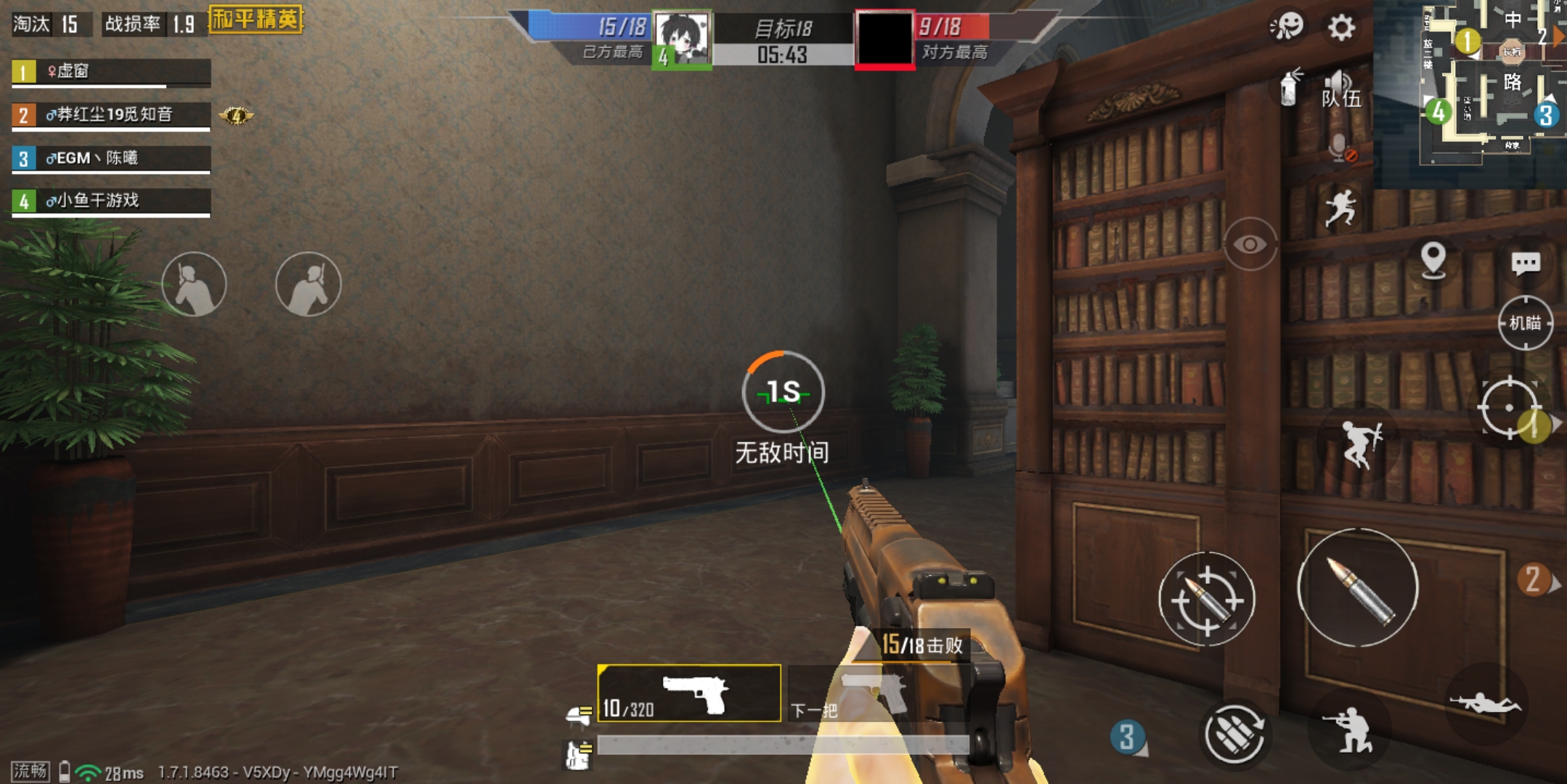Aim down sights with crosshair bullet button
The image size is (1567, 784).
coord(1206,600)
